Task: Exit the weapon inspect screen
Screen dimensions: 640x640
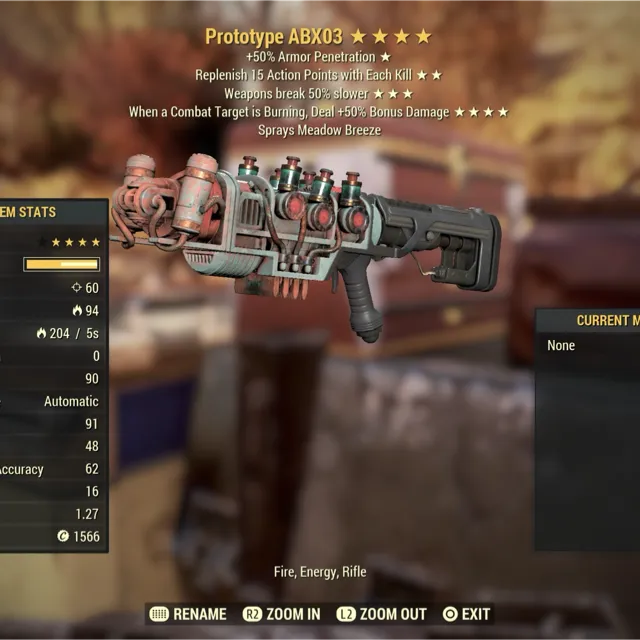Action: [x=466, y=614]
